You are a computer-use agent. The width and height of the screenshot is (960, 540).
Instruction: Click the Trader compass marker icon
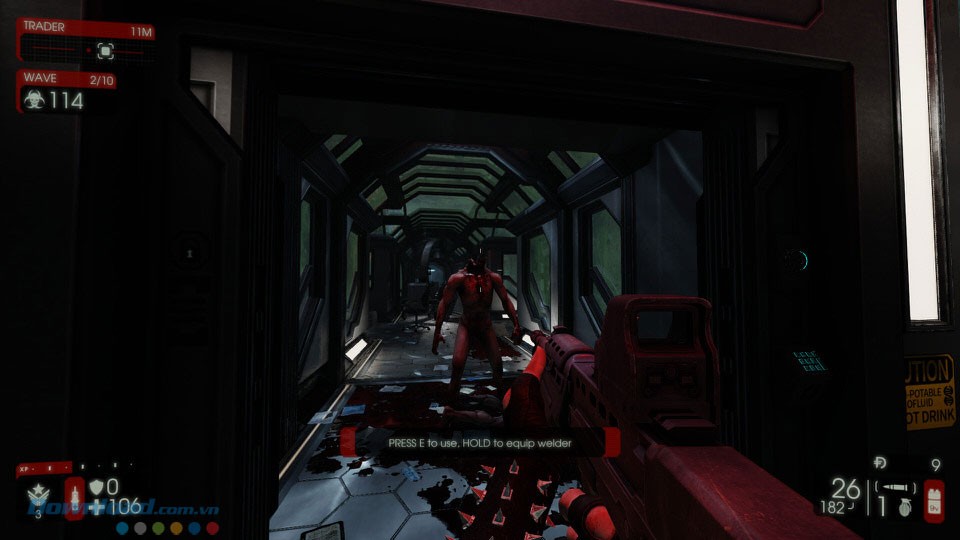click(104, 50)
